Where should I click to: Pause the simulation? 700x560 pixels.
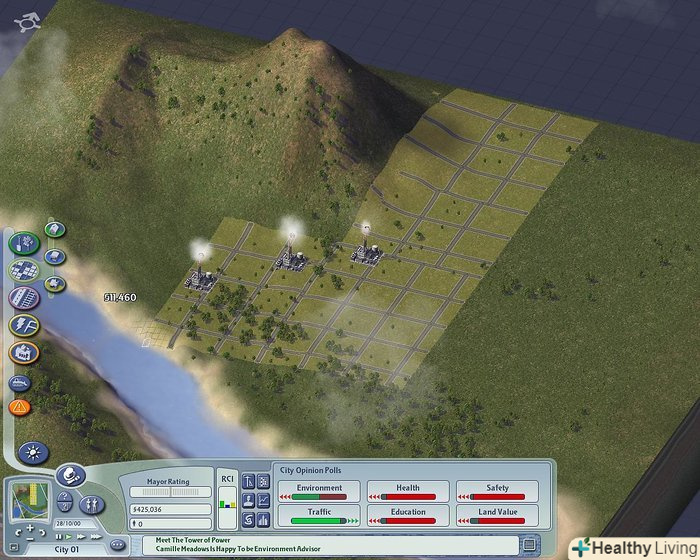point(59,537)
